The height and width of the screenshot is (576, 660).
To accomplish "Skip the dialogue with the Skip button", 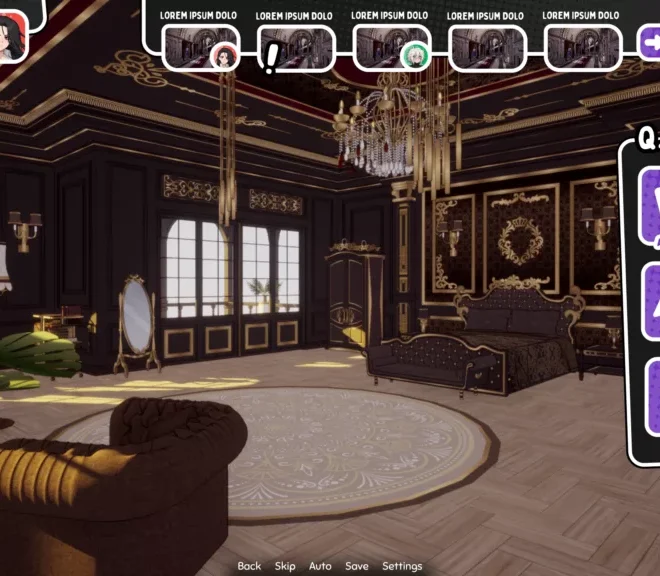I will coord(285,566).
